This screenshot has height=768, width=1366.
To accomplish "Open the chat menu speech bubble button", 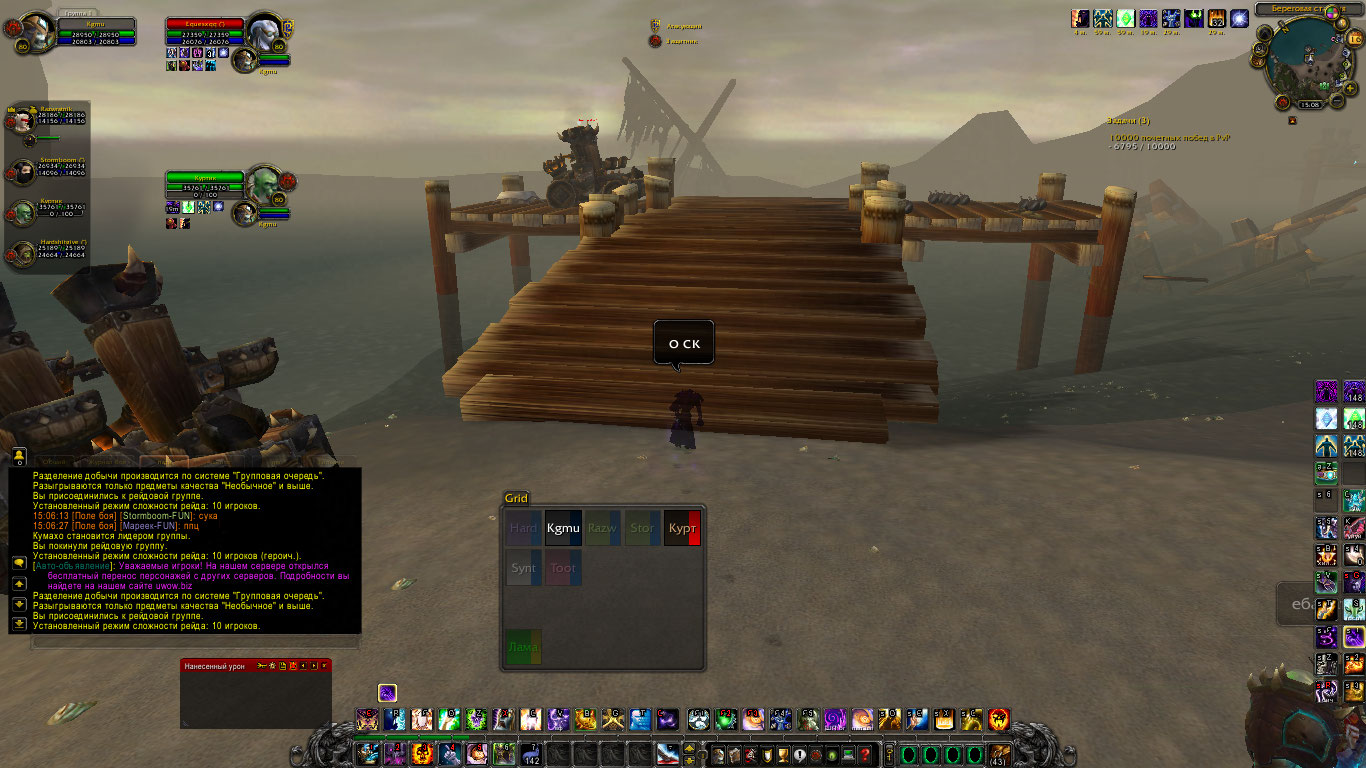I will click(x=19, y=562).
